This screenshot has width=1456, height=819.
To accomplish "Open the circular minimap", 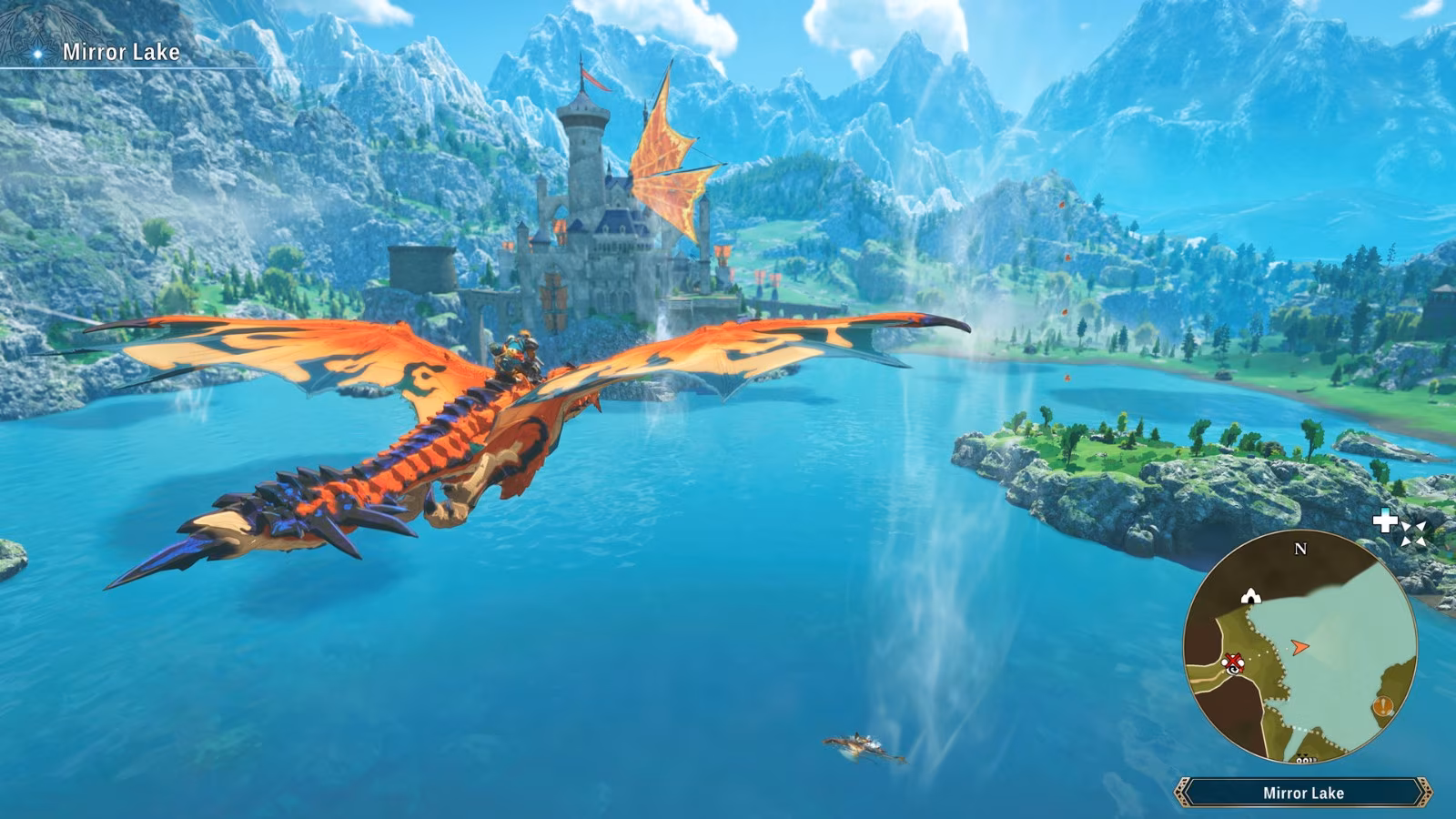I will [1299, 648].
